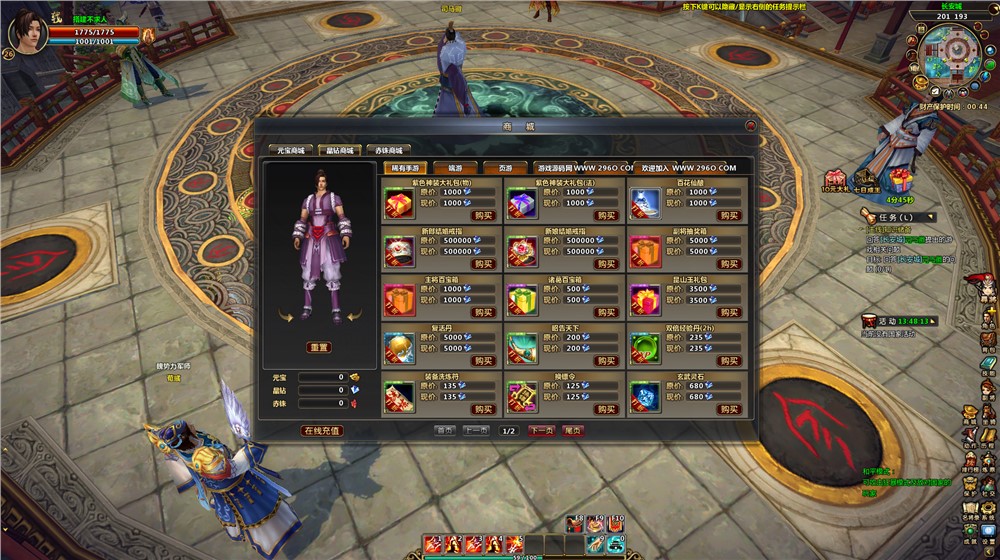This screenshot has height=560, width=1000.
Task: Open the 10元大礼 gift icon
Action: coord(834,177)
